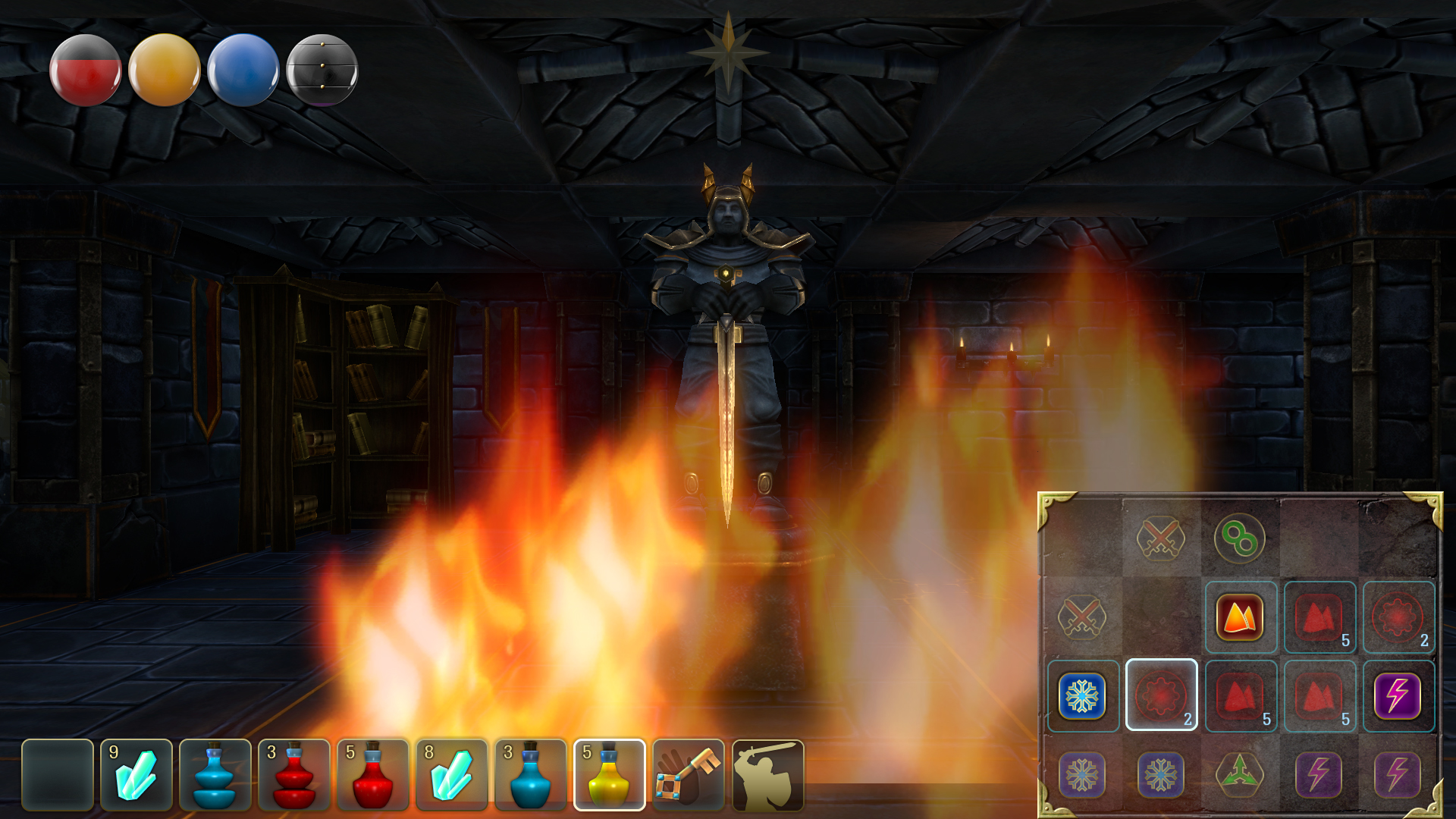The width and height of the screenshot is (1456, 819).
Task: Cast the bright purple lightning spell
Action: (1398, 696)
